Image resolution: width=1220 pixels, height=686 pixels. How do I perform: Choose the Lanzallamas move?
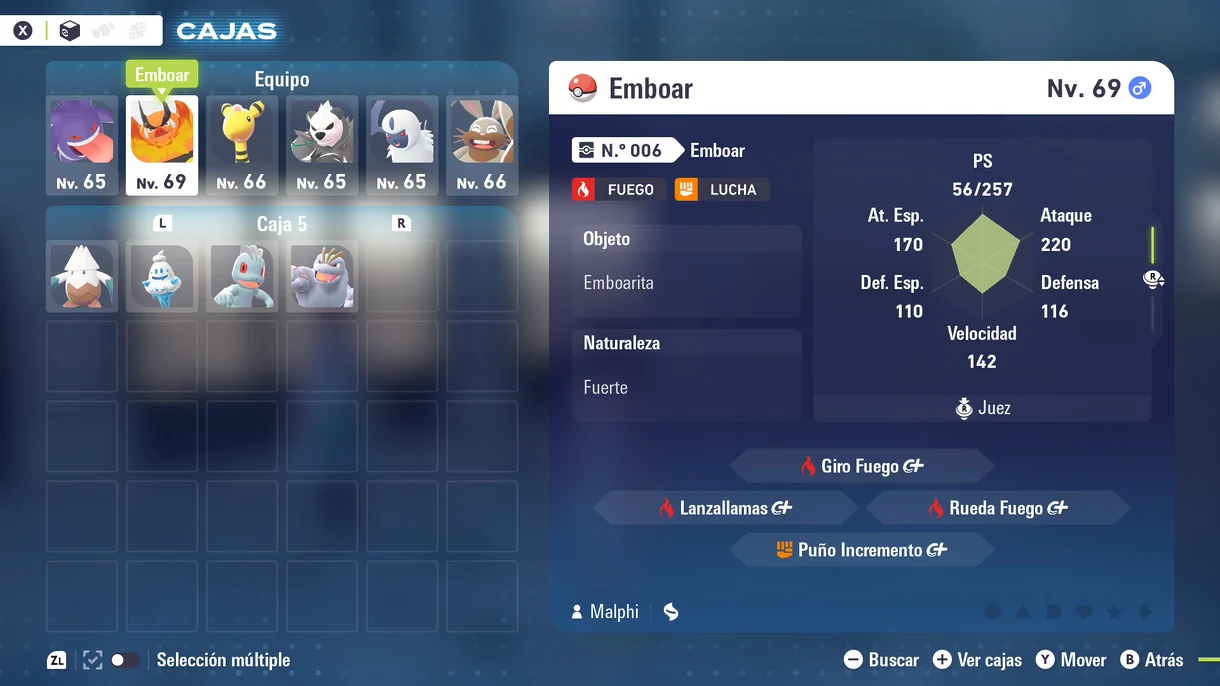[x=725, y=508]
